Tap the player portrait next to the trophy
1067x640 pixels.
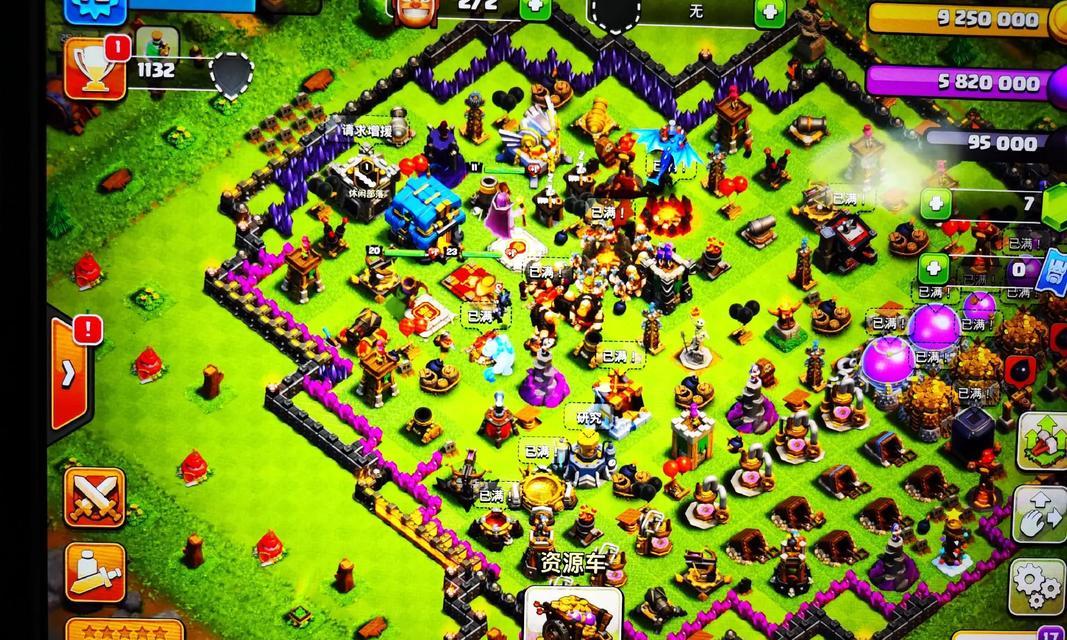156,44
